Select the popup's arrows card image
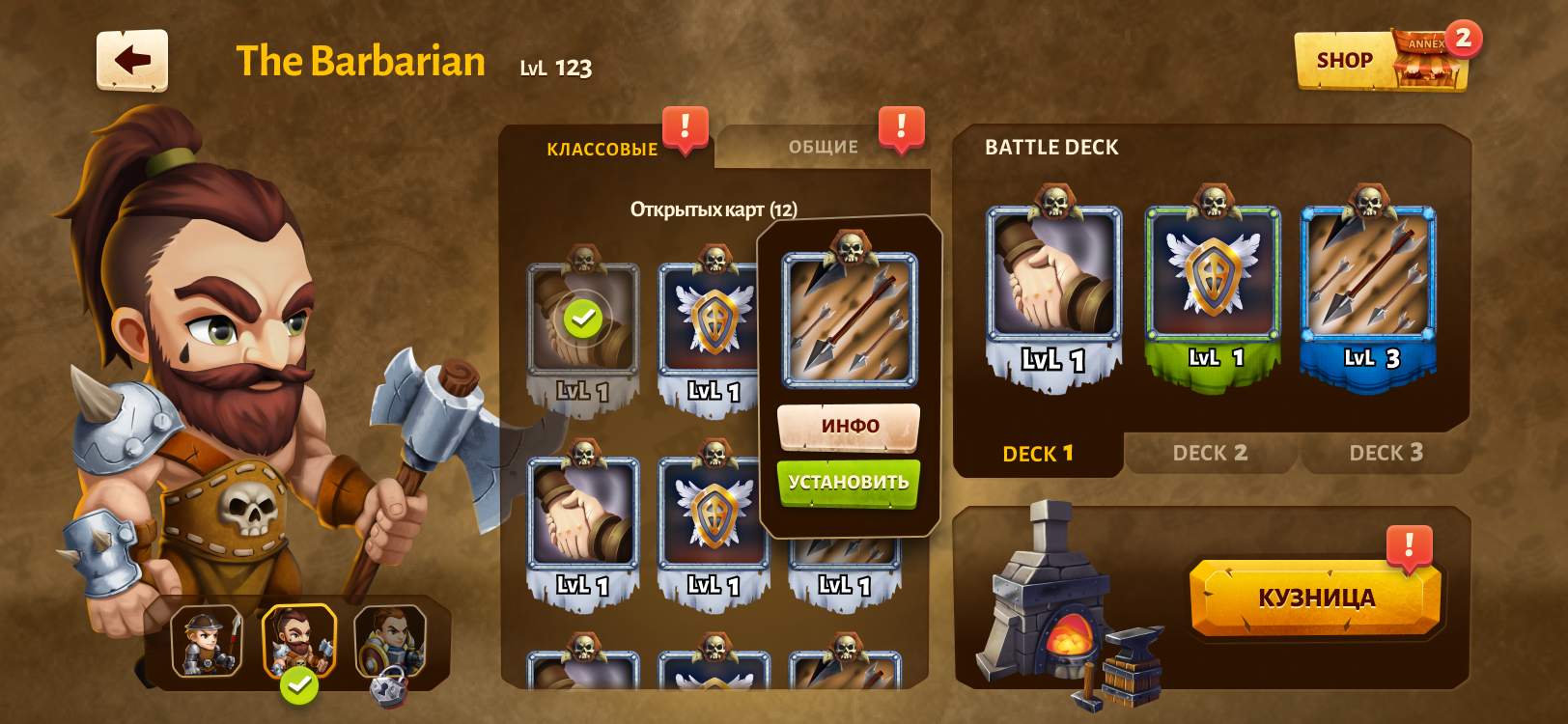 (850, 319)
